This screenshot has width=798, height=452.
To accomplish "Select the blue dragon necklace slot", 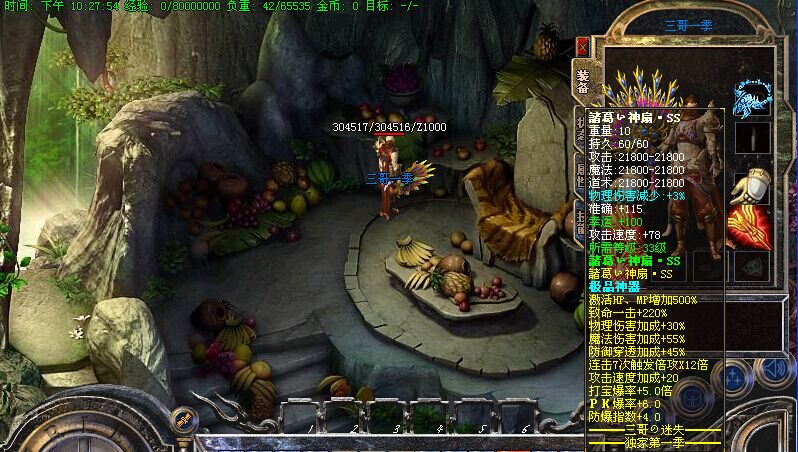I will click(x=751, y=96).
